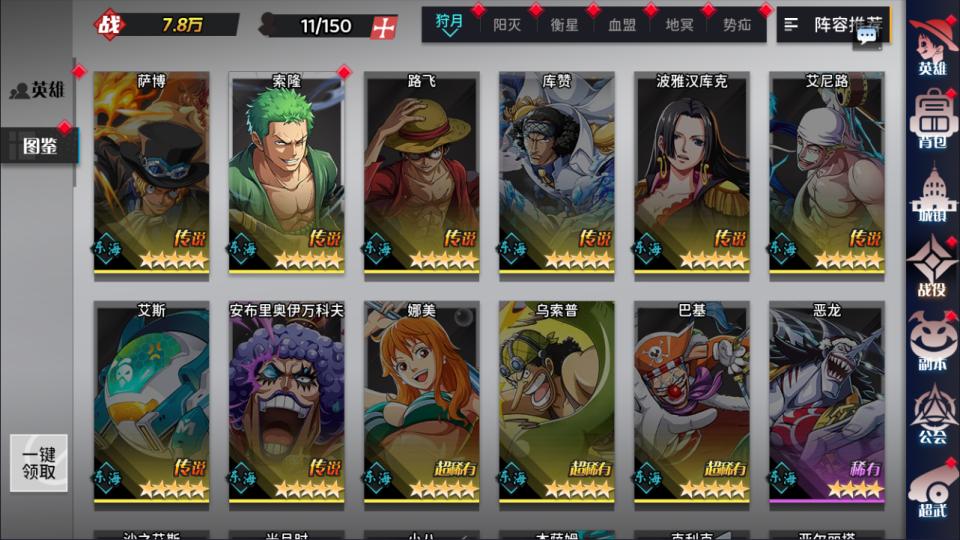Click the 一键领取 button
Screen dimensions: 960x540
pyautogui.click(x=39, y=463)
